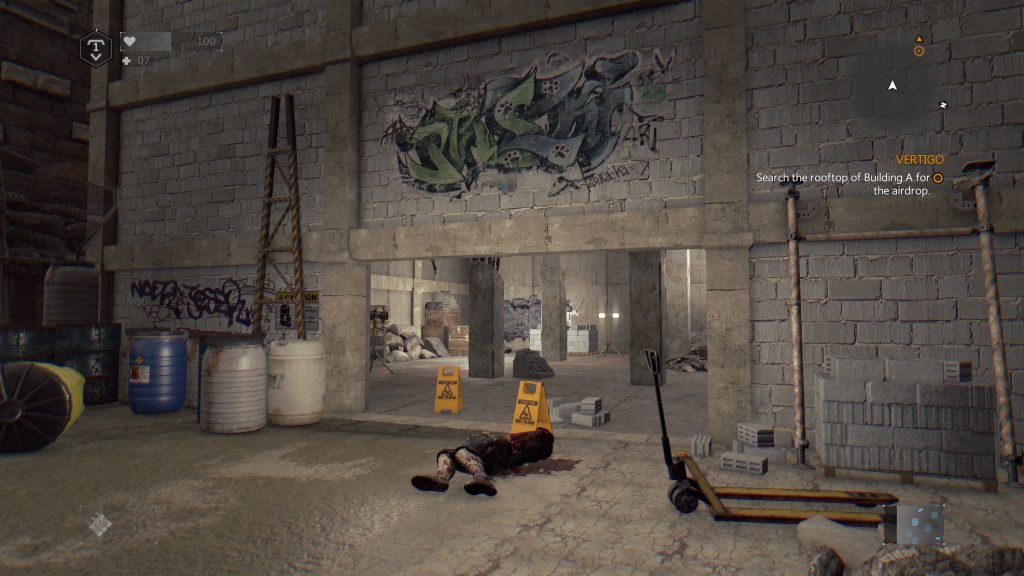The height and width of the screenshot is (576, 1024).
Task: Select the medkit count cross icon
Action: click(126, 61)
